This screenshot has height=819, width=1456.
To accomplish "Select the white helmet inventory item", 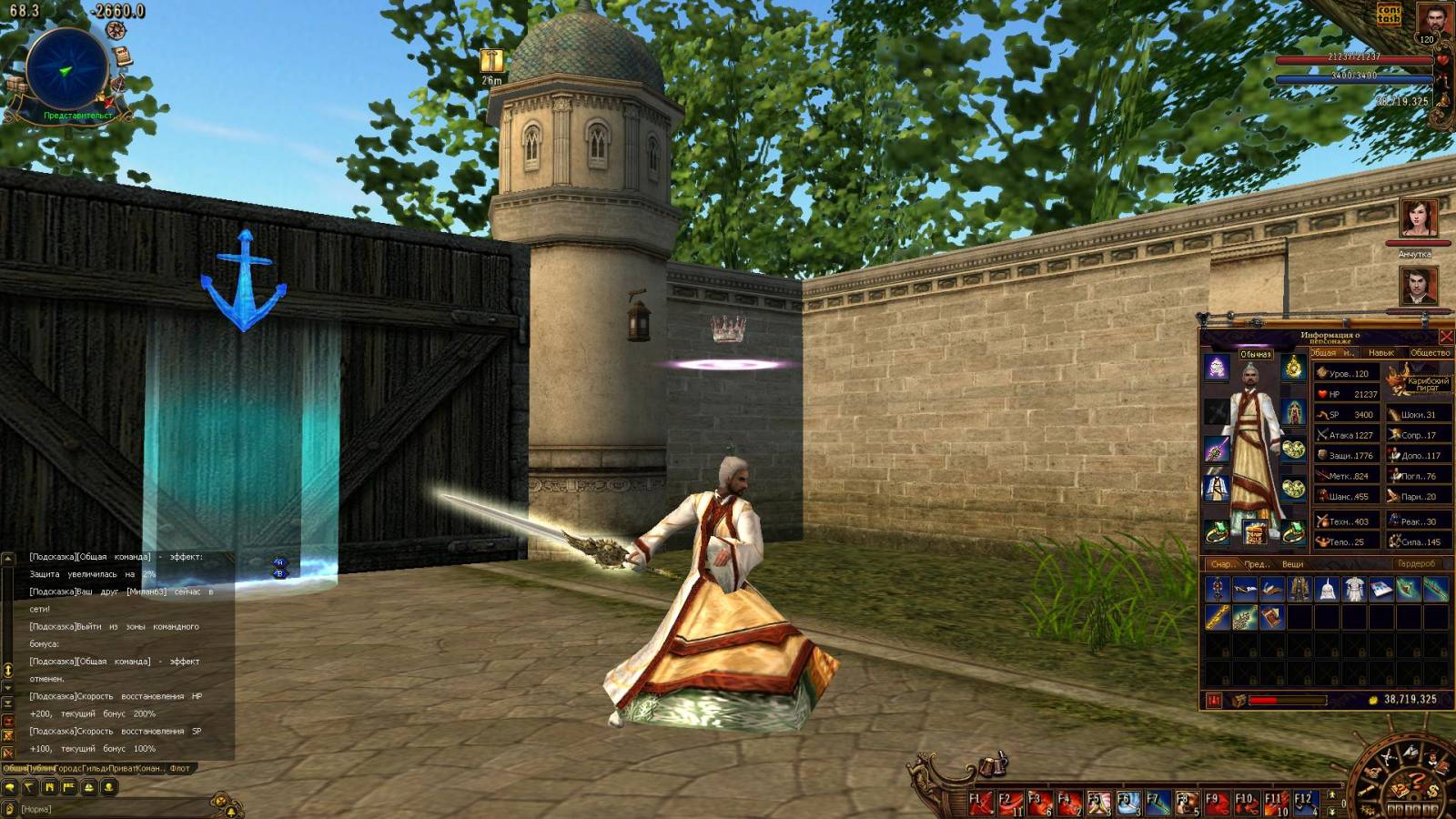I will pyautogui.click(x=1327, y=590).
